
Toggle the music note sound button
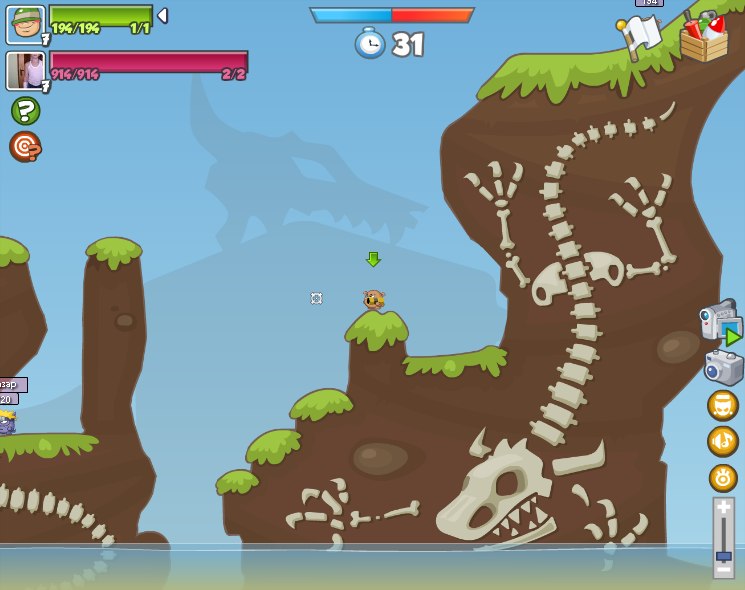click(x=723, y=441)
